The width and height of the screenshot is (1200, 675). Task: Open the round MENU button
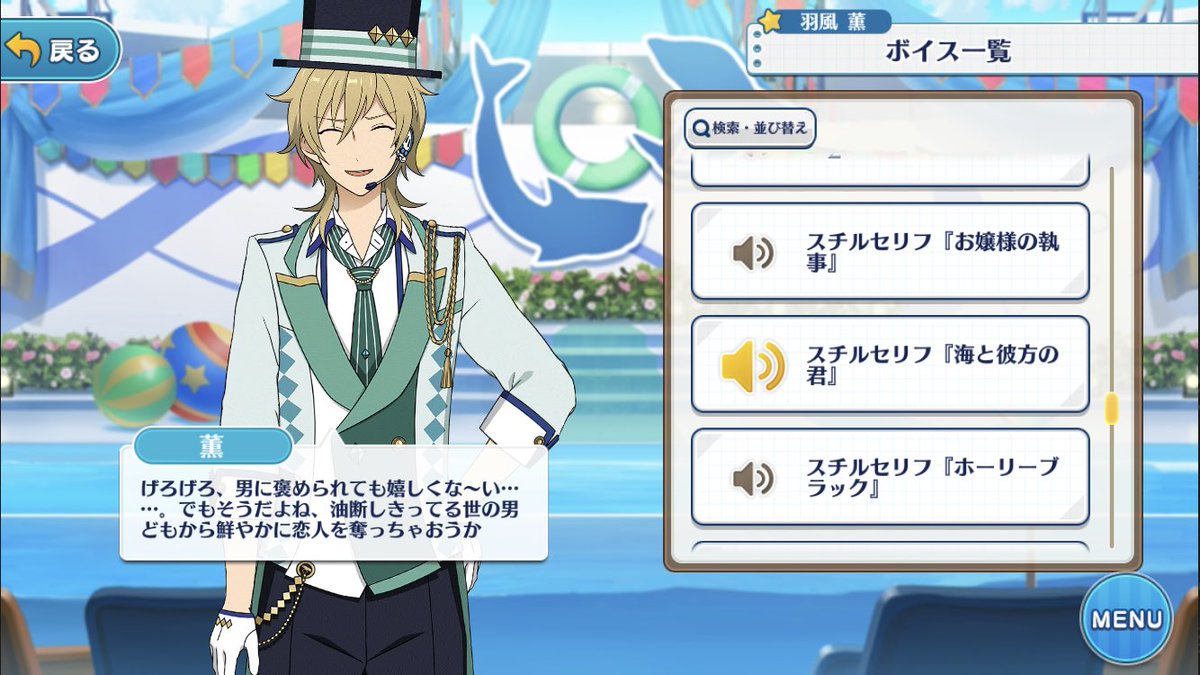1126,618
